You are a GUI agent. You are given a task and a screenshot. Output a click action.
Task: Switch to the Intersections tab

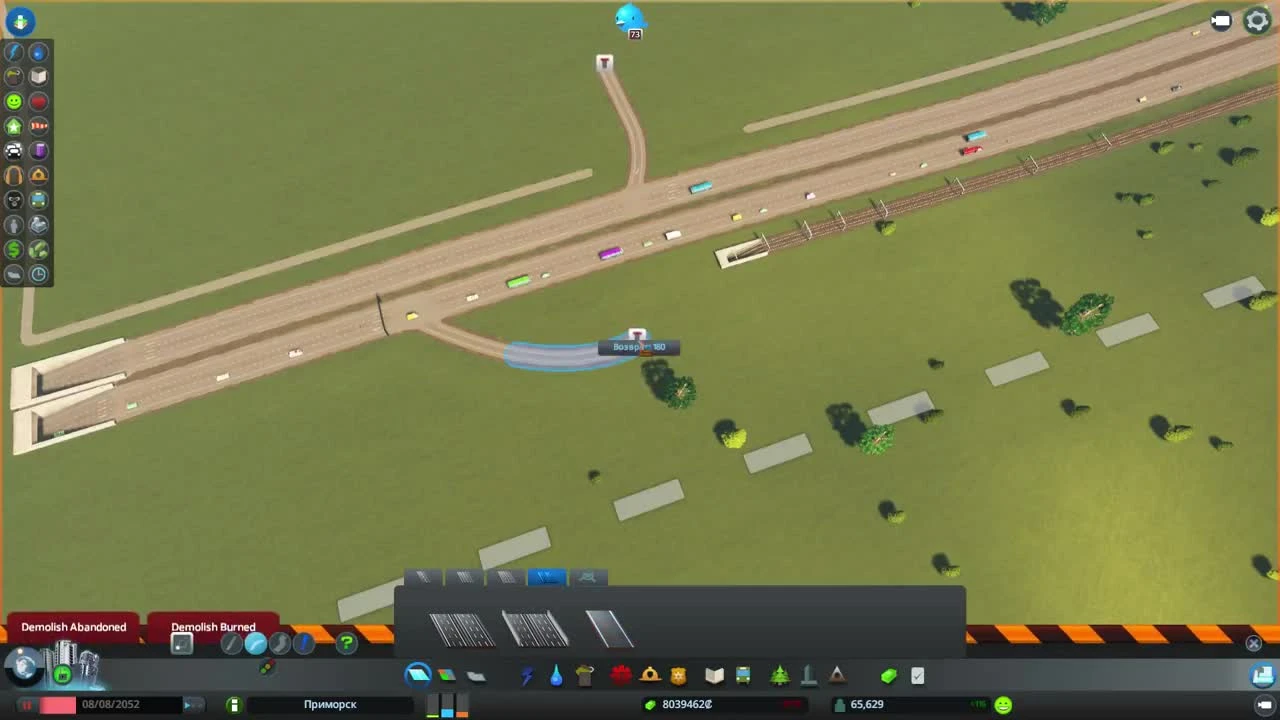(589, 577)
